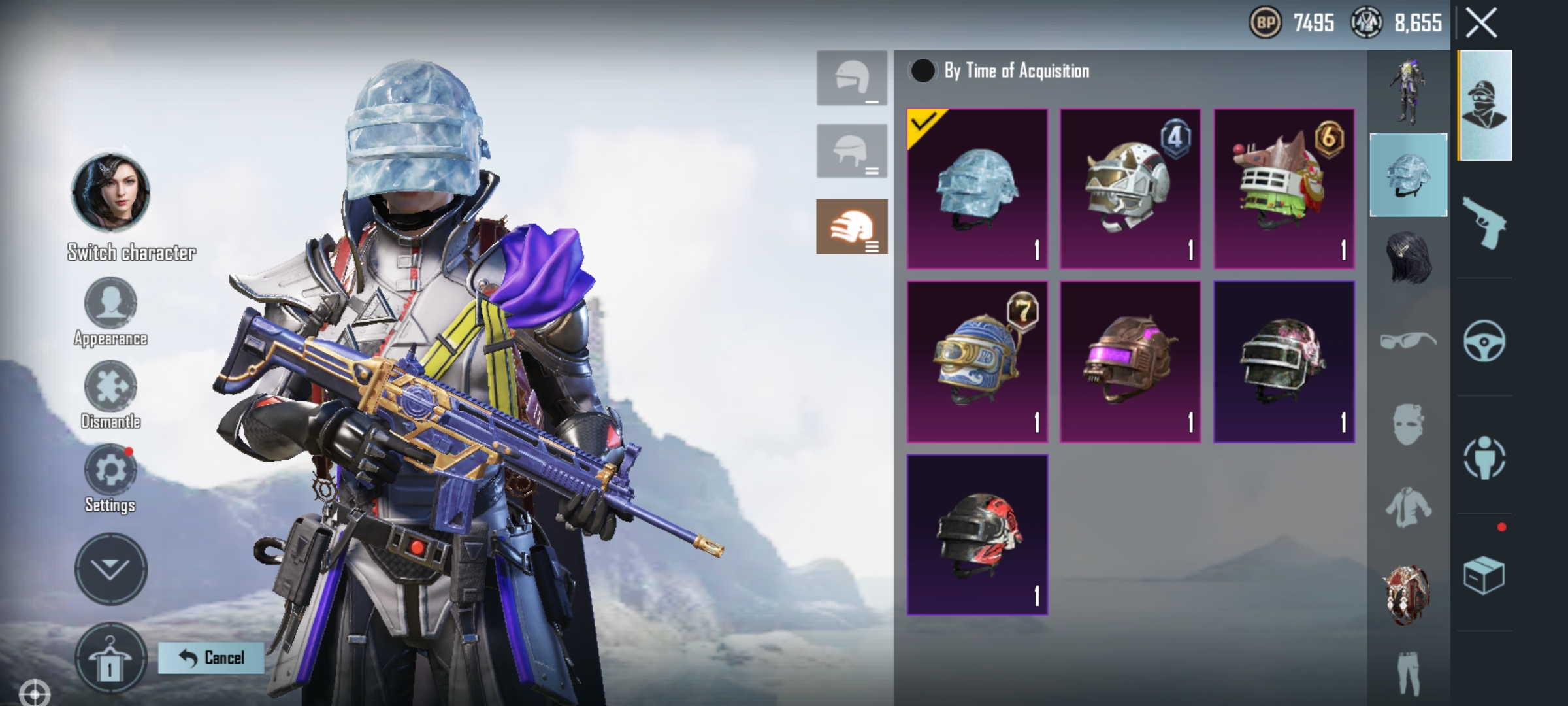Screen dimensions: 1568x706
Task: Select the black helmet with pink blossoms
Action: click(1283, 361)
